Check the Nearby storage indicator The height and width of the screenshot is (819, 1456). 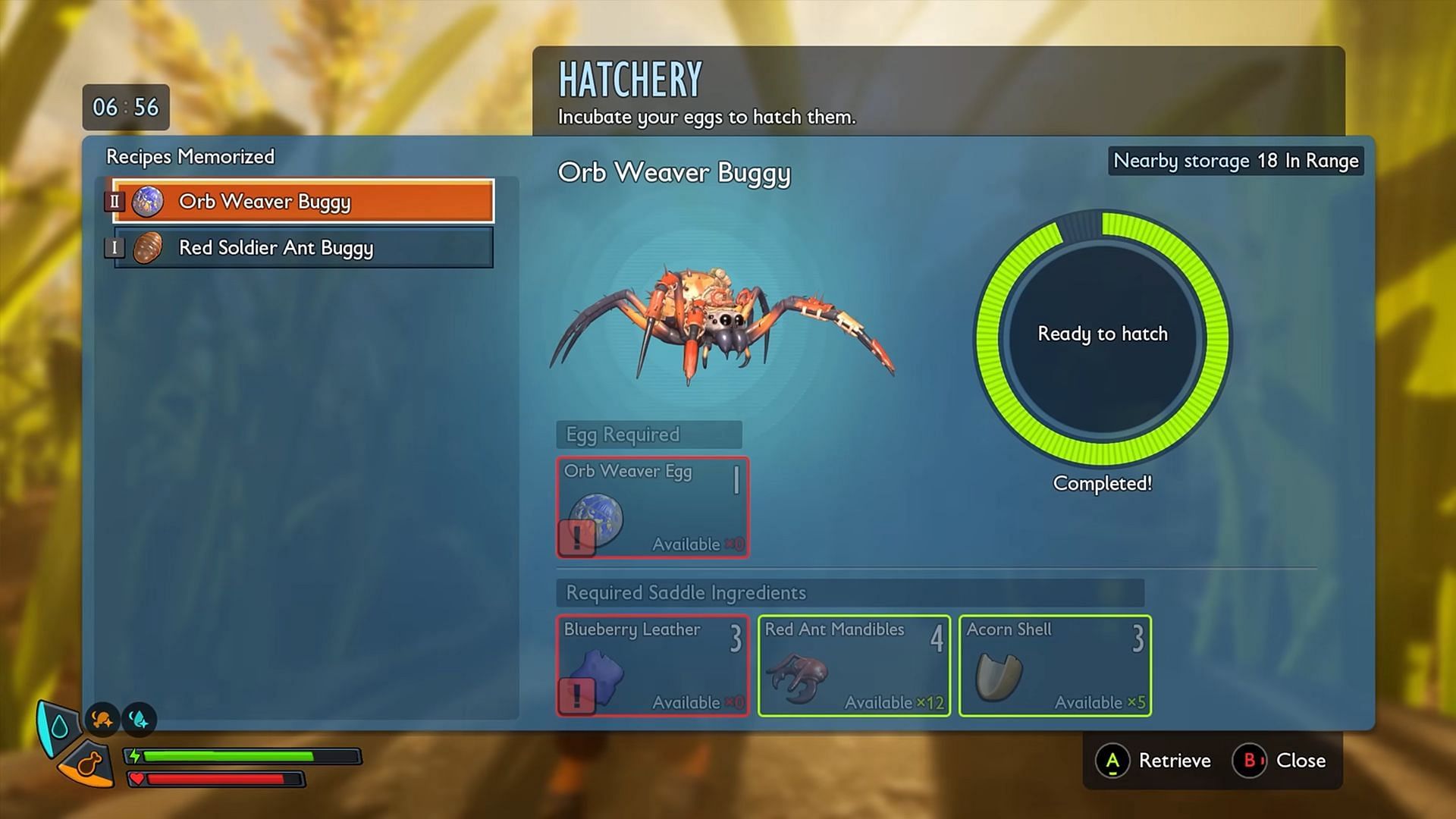pos(1235,161)
